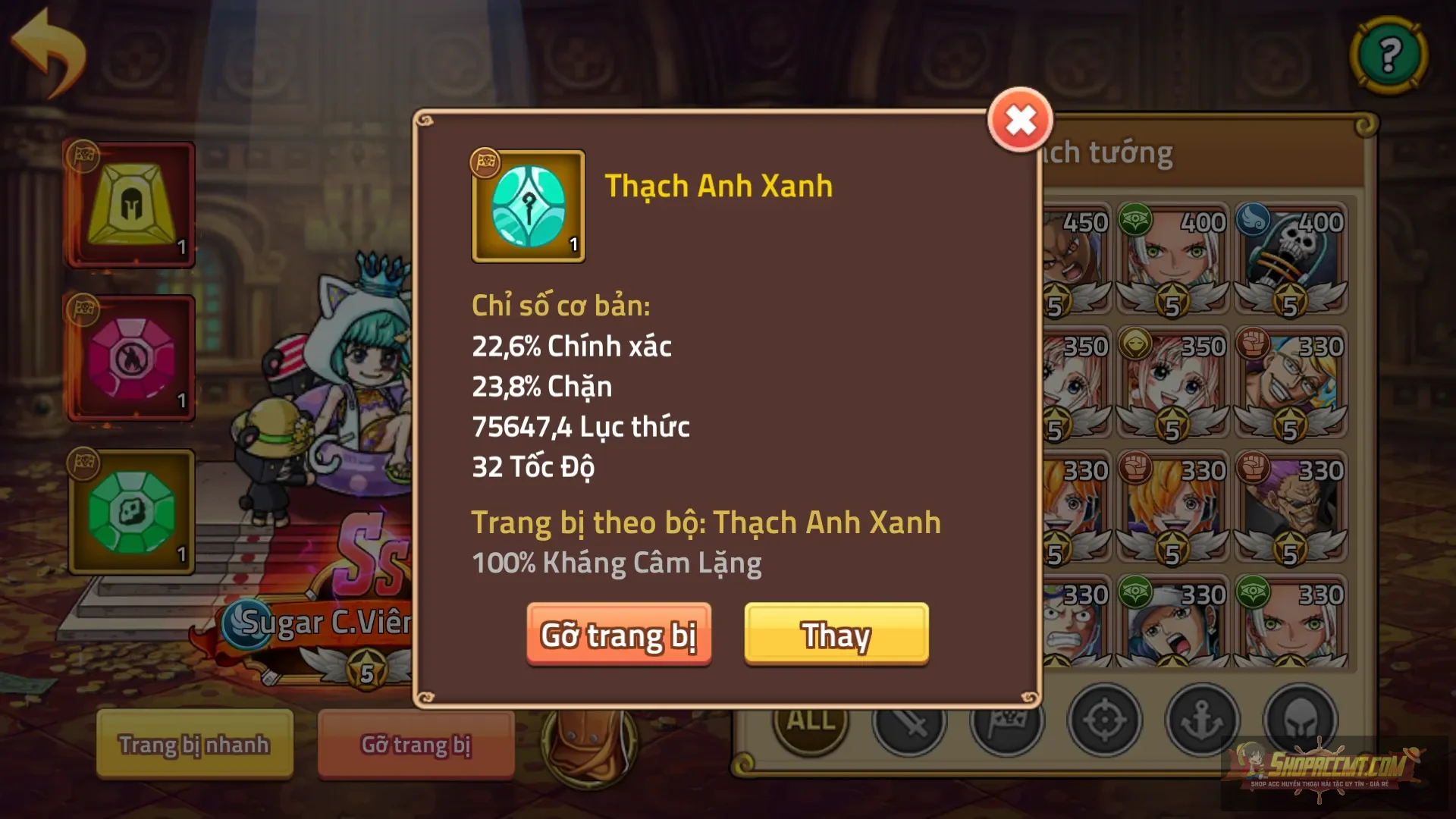Viewport: 1456px width, 819px height.
Task: Open the yellow helmet gem equipment slot
Action: click(x=129, y=203)
